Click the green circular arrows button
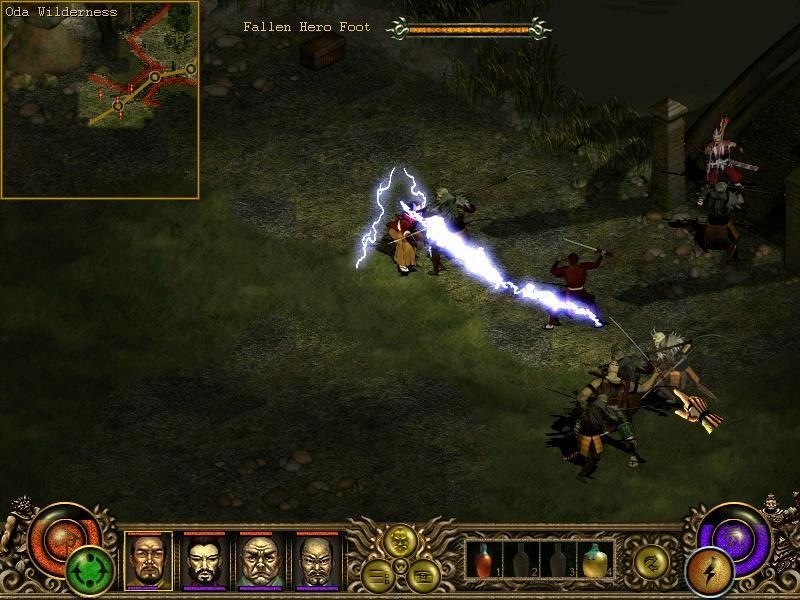Viewport: 800px width, 600px height. pyautogui.click(x=89, y=573)
